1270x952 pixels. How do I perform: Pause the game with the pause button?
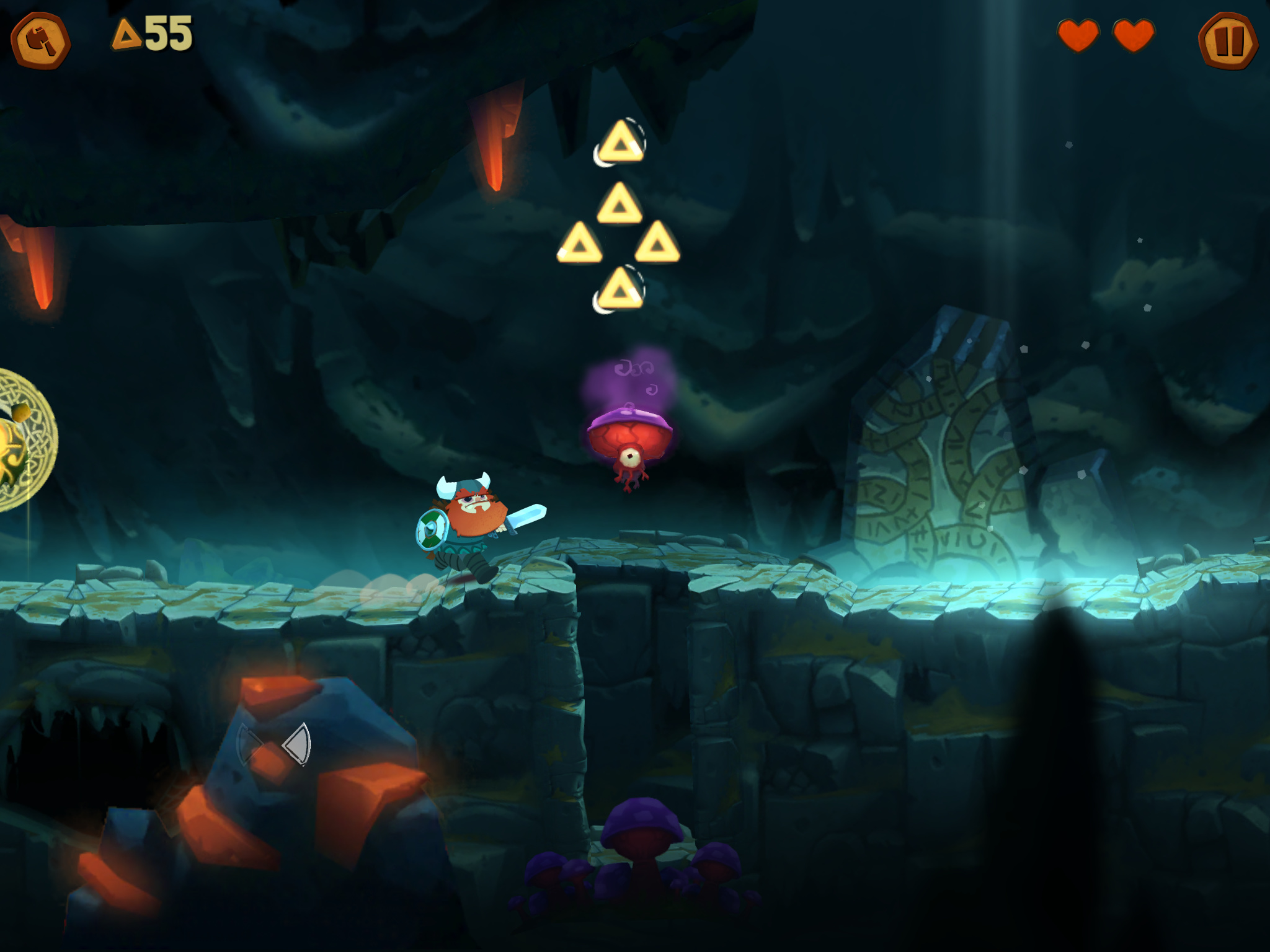[x=1227, y=41]
